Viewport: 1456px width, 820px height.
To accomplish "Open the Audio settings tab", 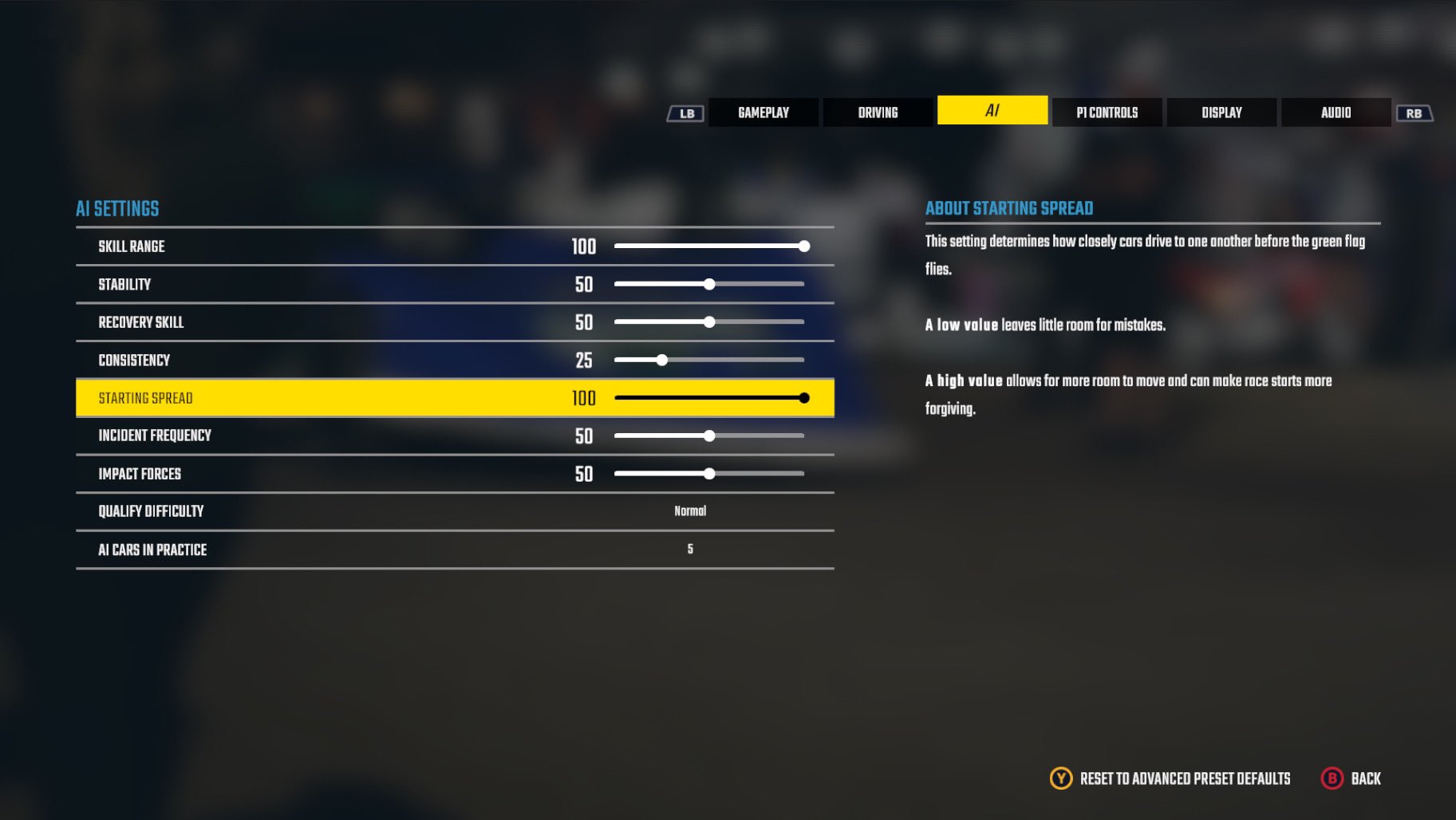I will 1335,112.
